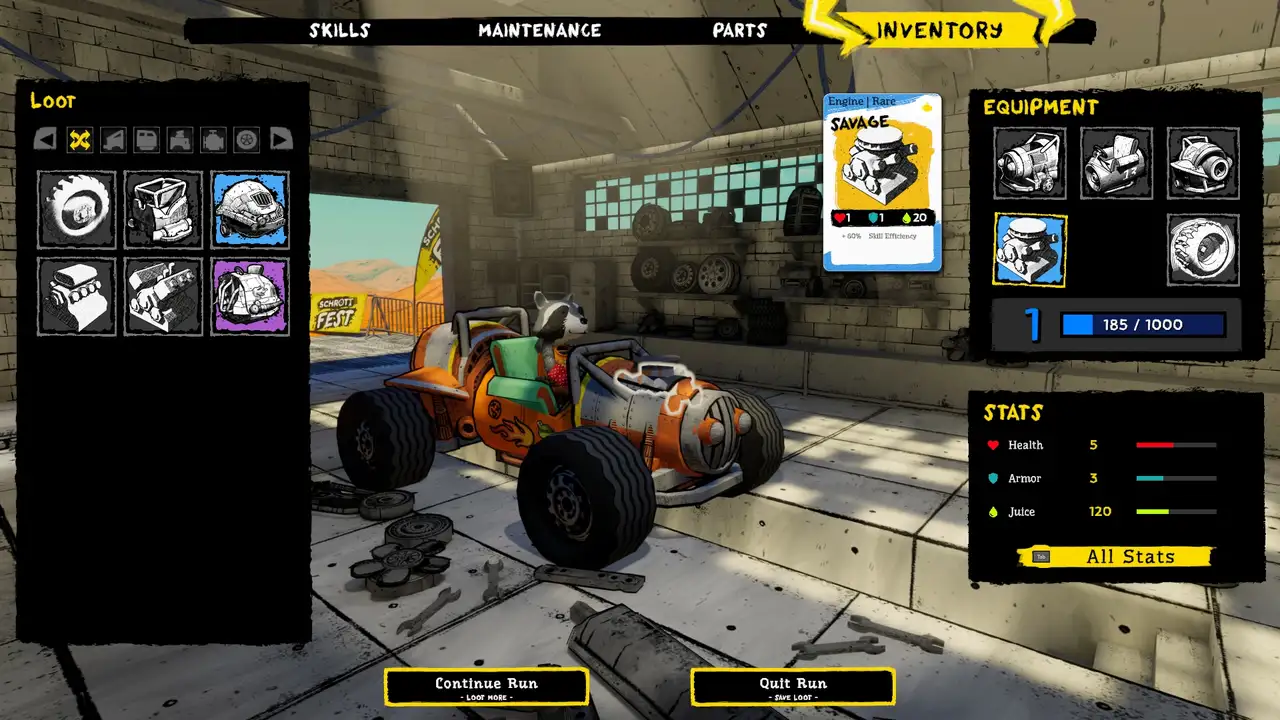Click the left arrow of loot filters
Image resolution: width=1280 pixels, height=720 pixels.
45,140
